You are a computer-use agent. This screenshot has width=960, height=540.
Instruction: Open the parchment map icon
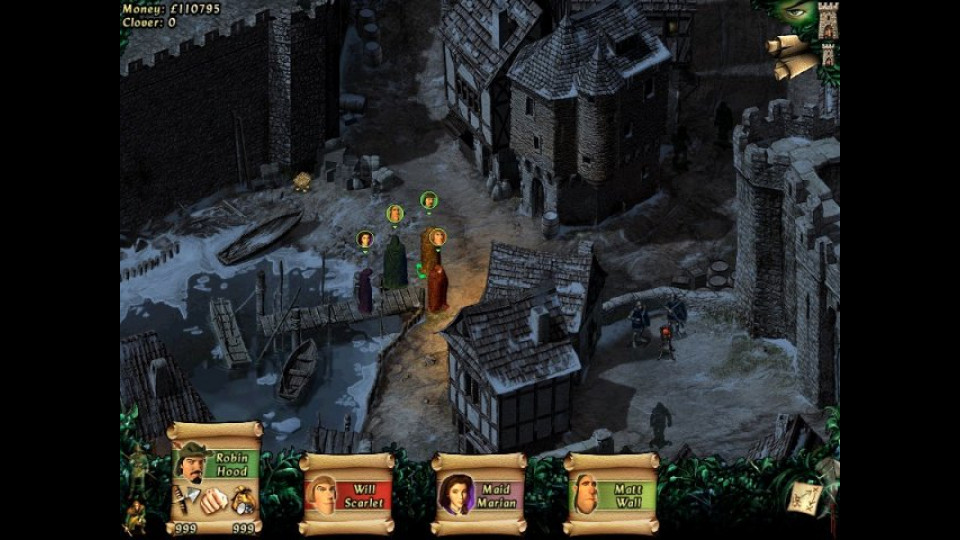coord(803,498)
